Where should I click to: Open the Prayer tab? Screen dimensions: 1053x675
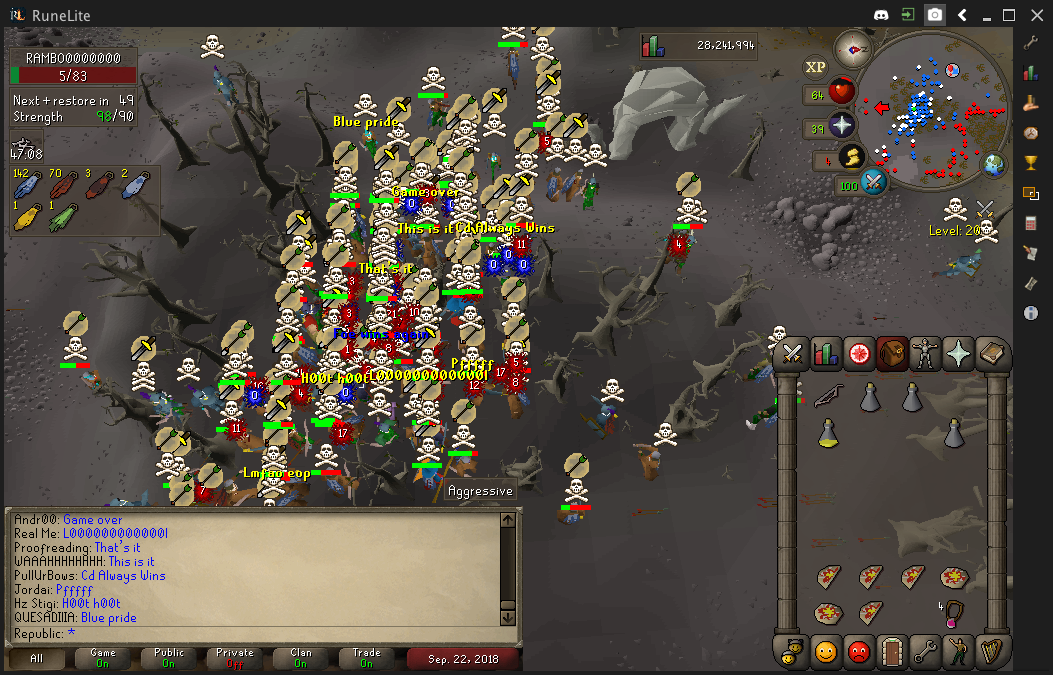point(959,353)
